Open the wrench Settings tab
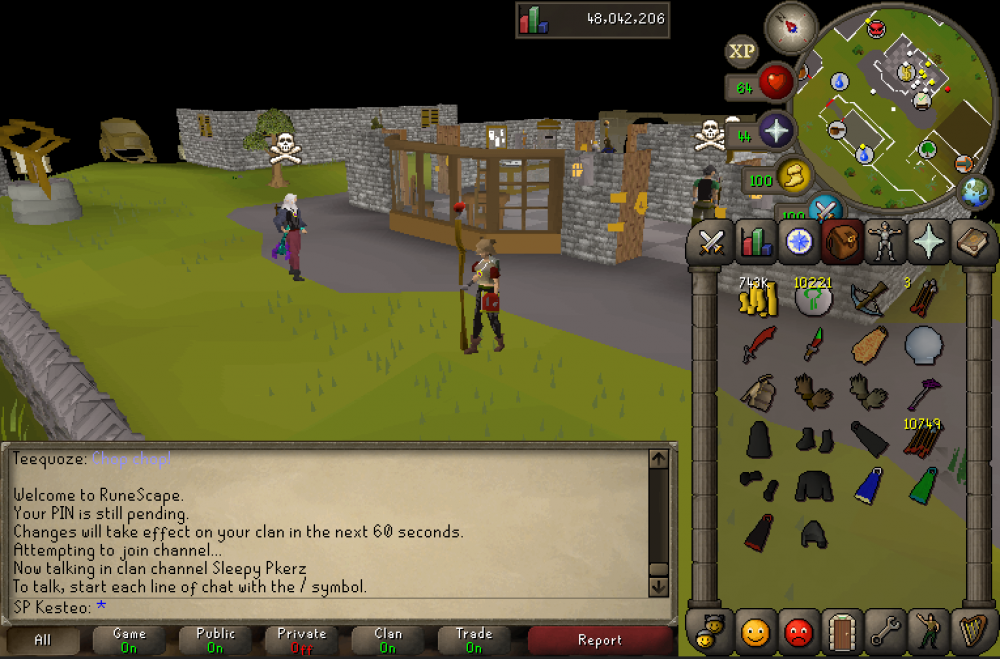Image resolution: width=1000 pixels, height=659 pixels. 885,632
